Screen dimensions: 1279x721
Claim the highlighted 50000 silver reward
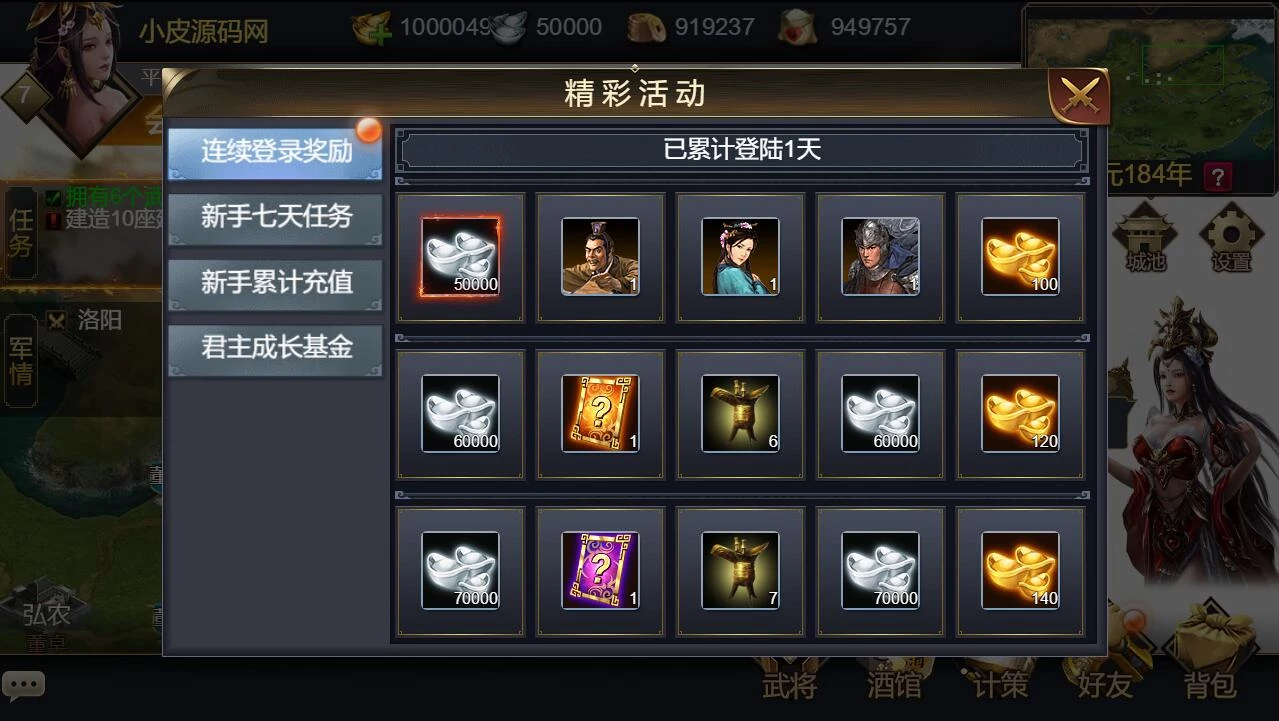[460, 257]
